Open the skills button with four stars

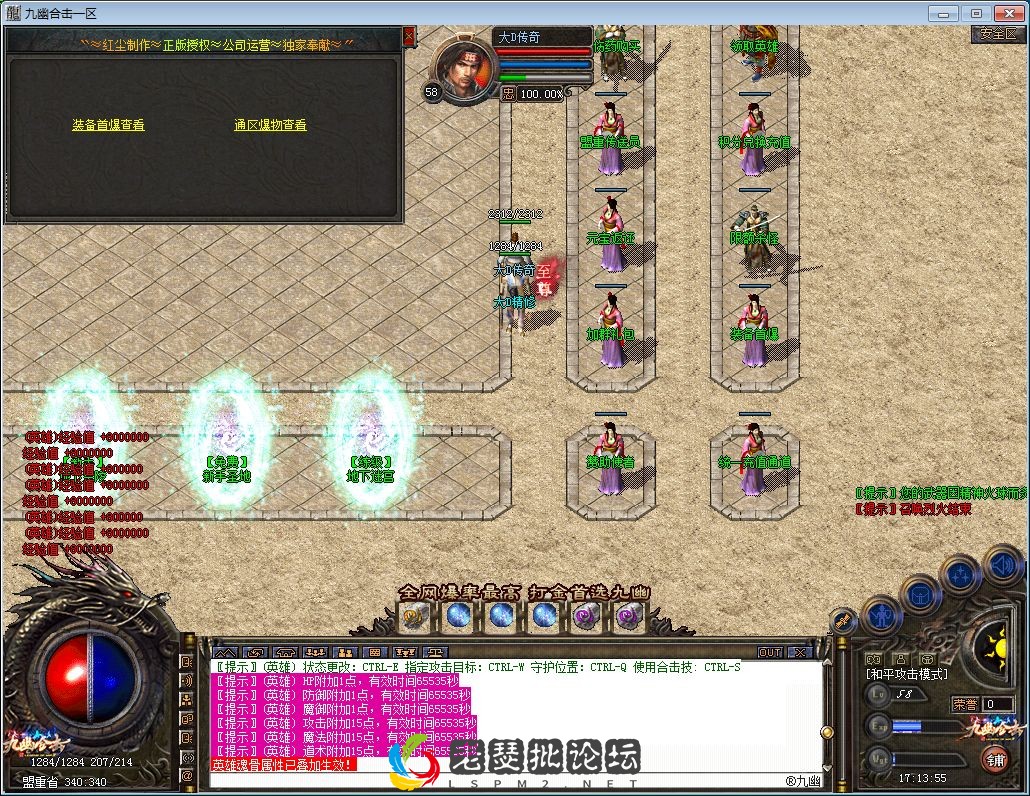960,573
